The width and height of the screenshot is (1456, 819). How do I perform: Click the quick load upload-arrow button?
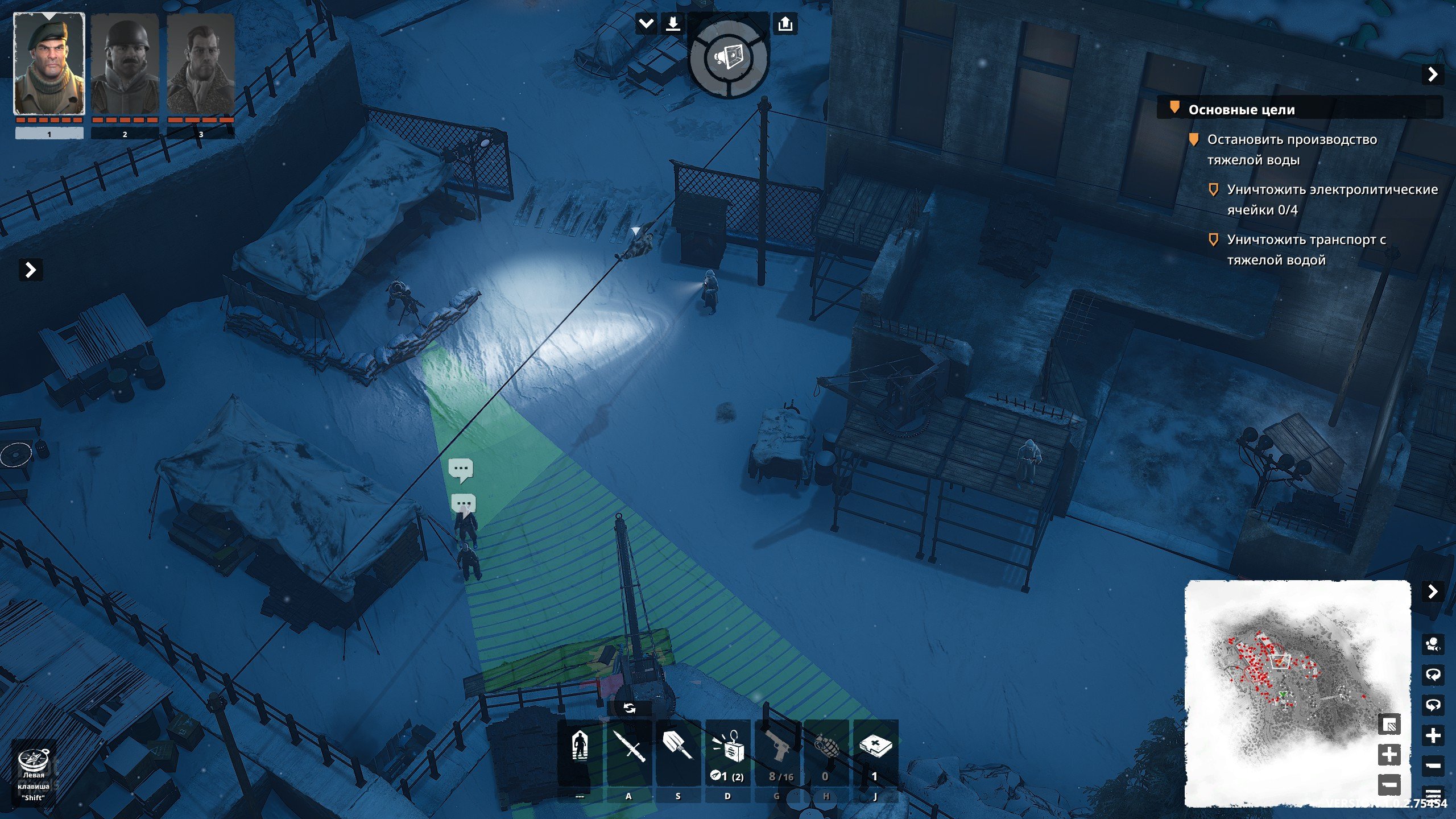tap(785, 24)
